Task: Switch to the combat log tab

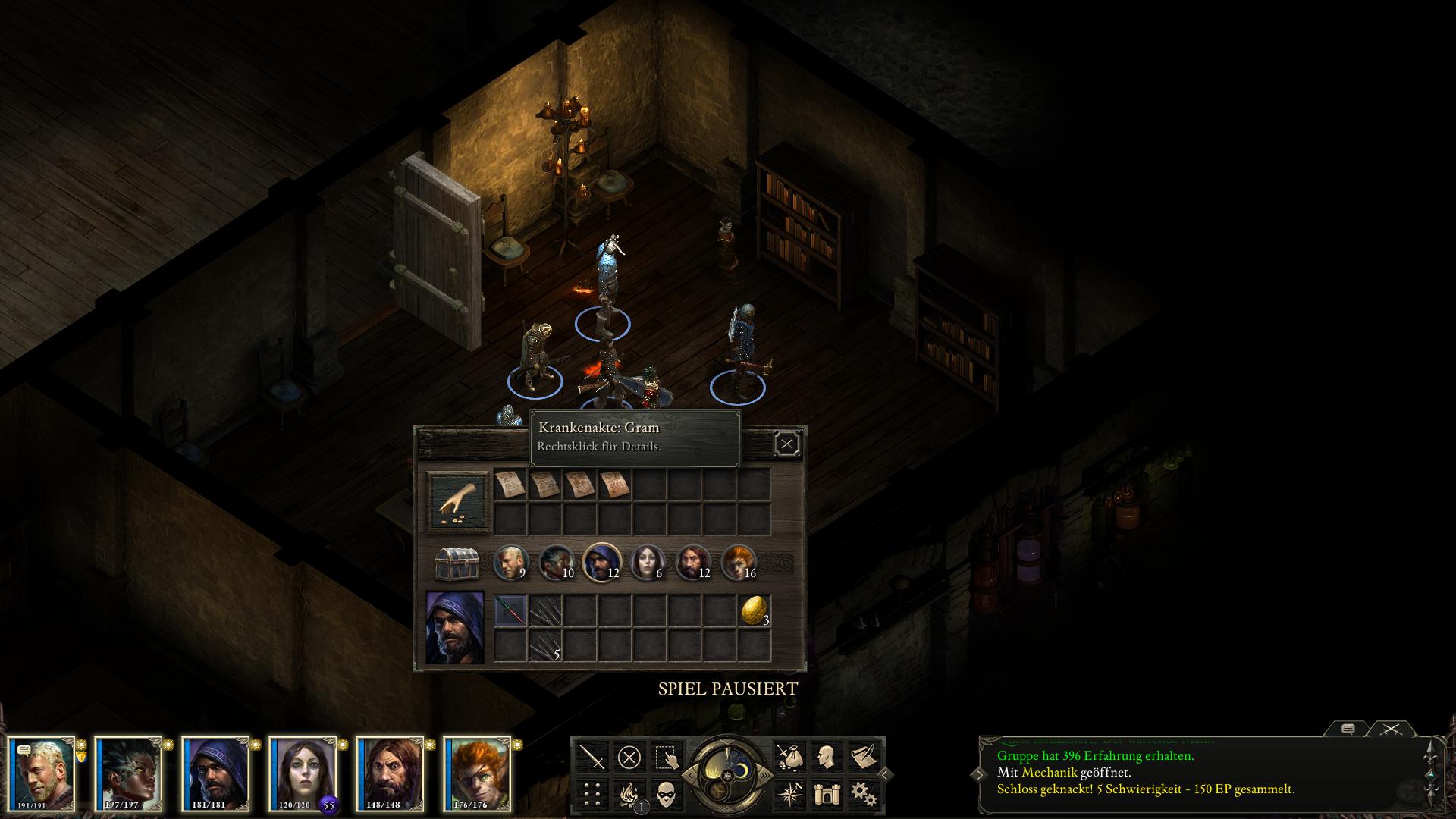Action: [1389, 729]
